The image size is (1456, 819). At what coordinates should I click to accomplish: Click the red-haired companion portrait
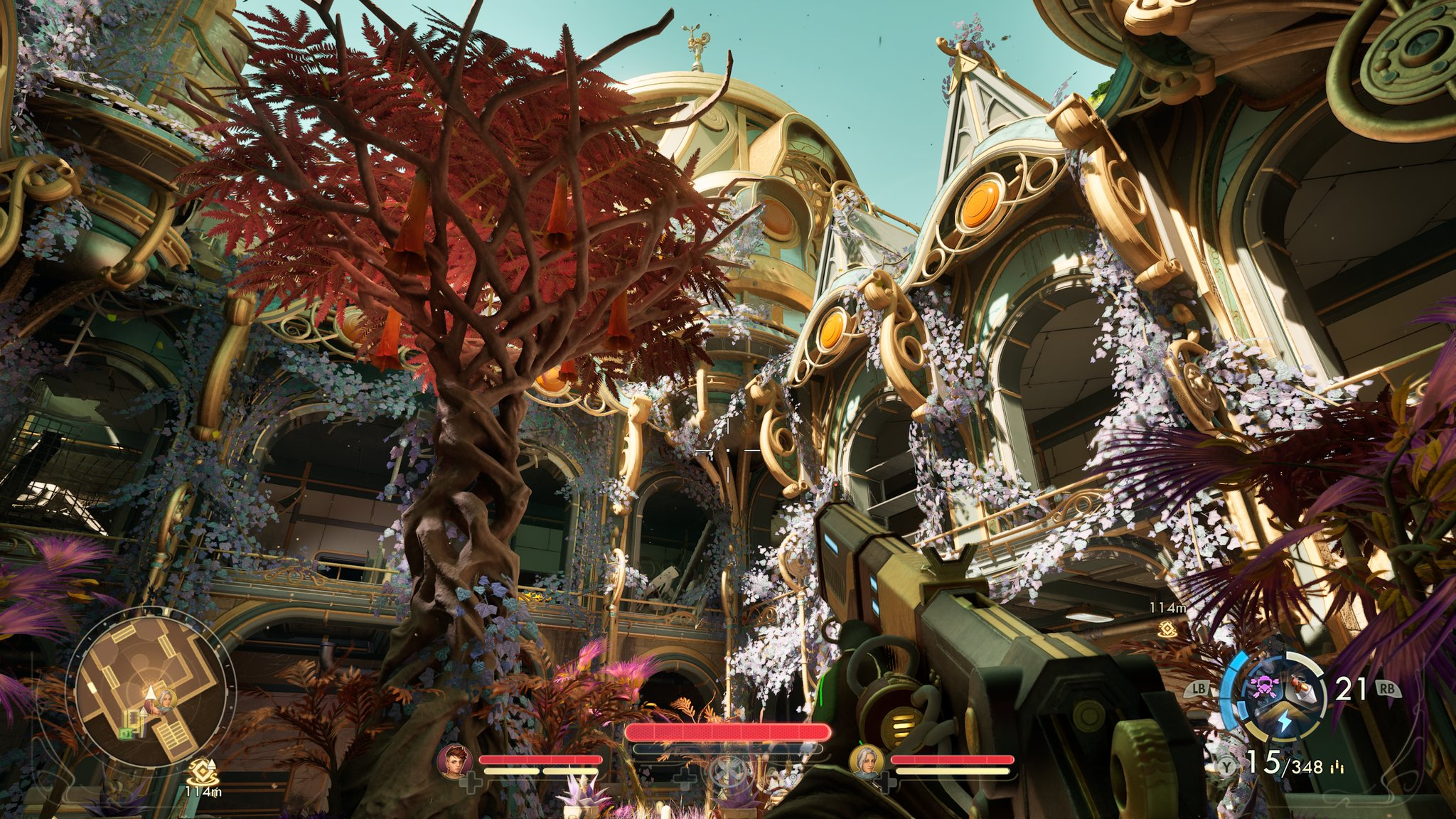(x=454, y=762)
